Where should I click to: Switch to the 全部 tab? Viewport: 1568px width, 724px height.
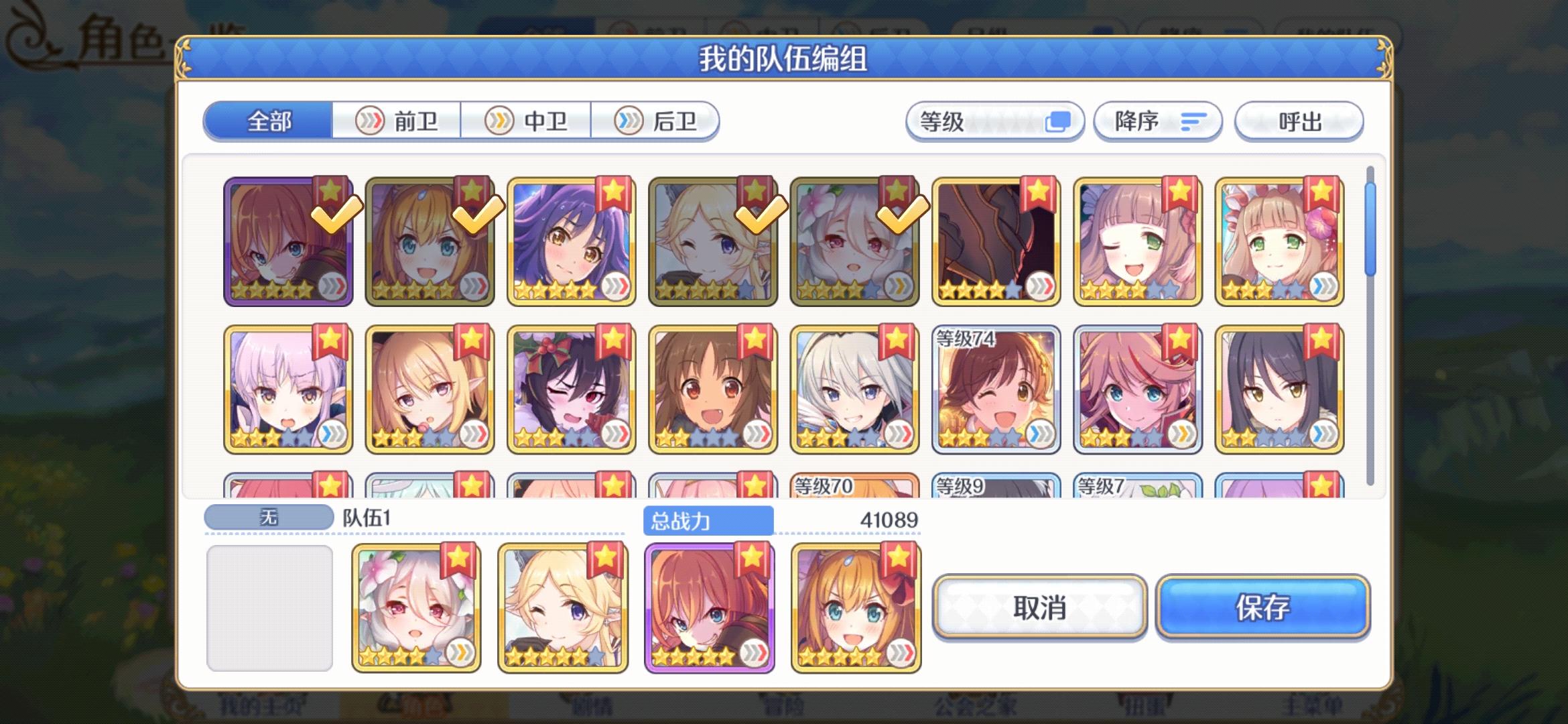point(269,121)
